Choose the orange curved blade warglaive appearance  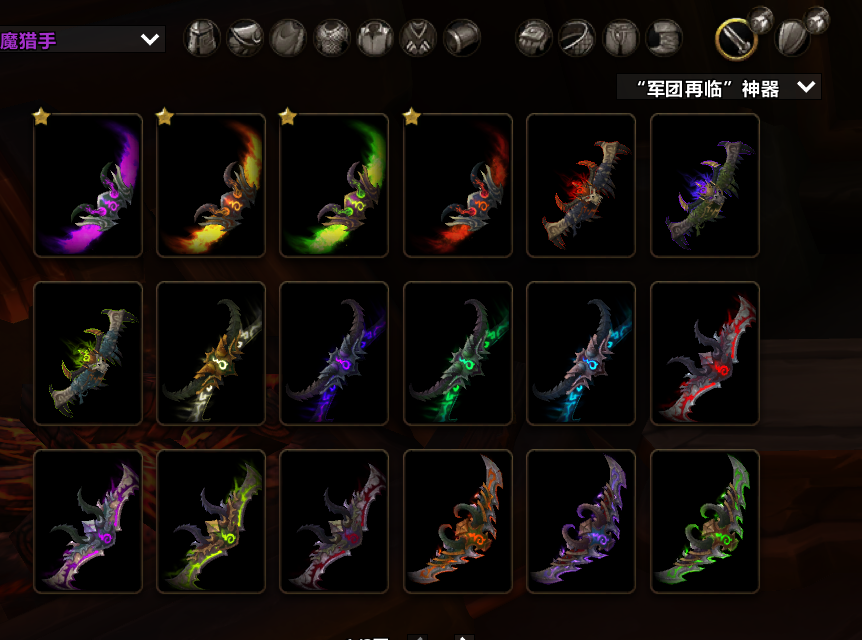(x=458, y=521)
